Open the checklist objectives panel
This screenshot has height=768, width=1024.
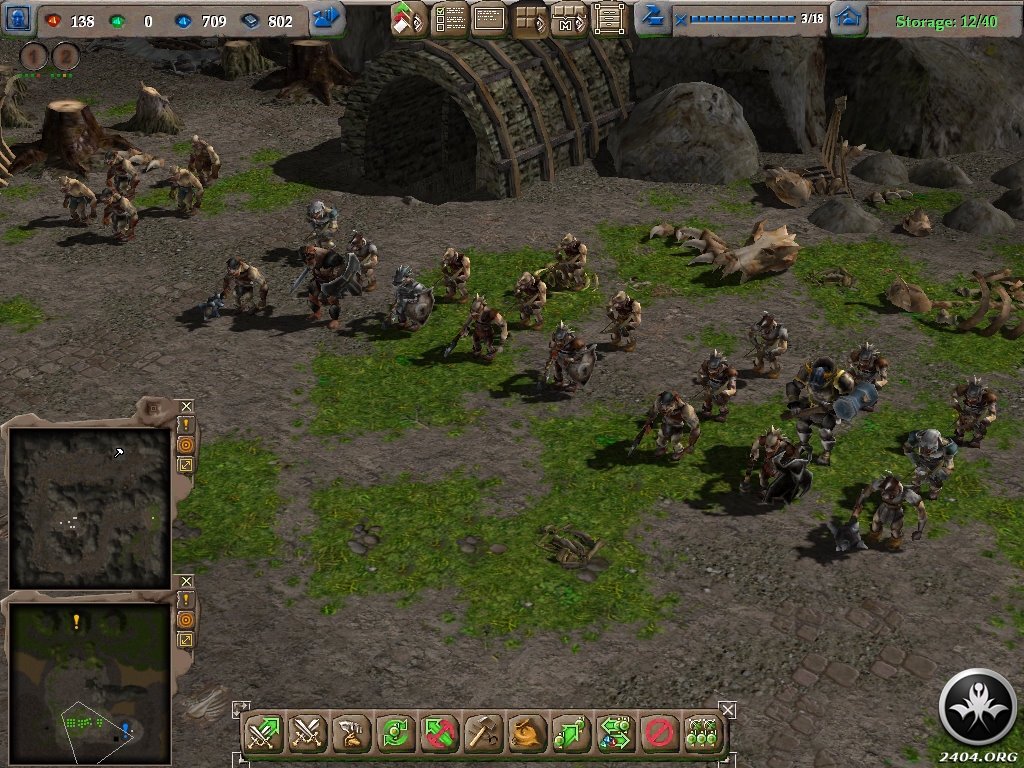(x=450, y=18)
